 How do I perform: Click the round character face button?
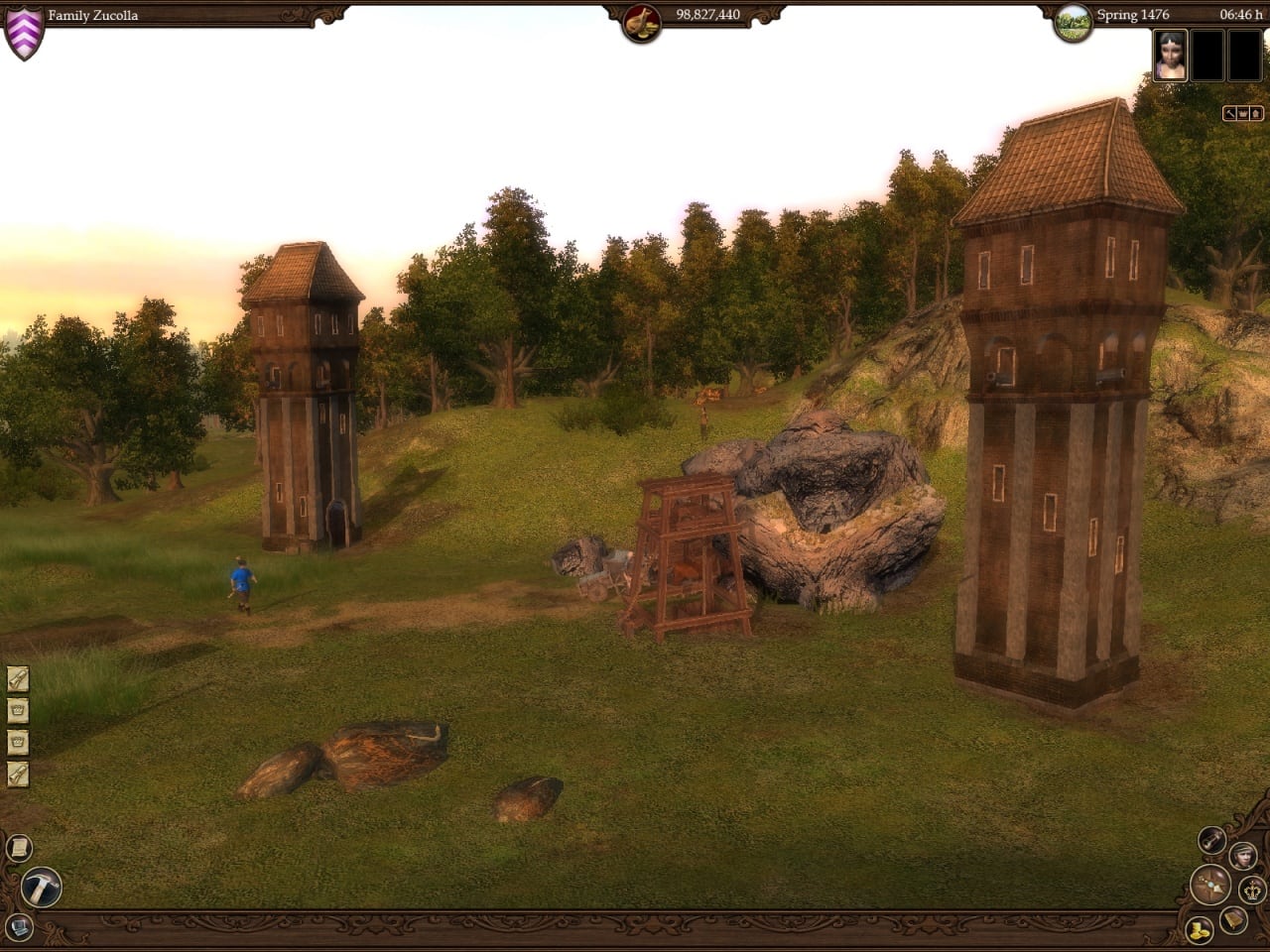[x=1242, y=855]
